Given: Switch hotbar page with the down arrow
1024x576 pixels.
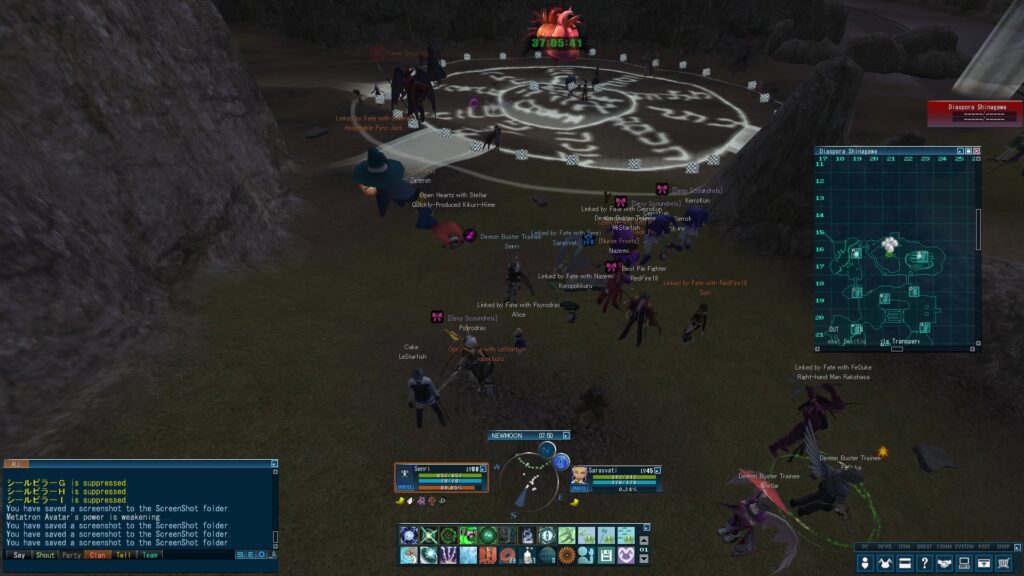Looking at the screenshot, I should [x=643, y=559].
